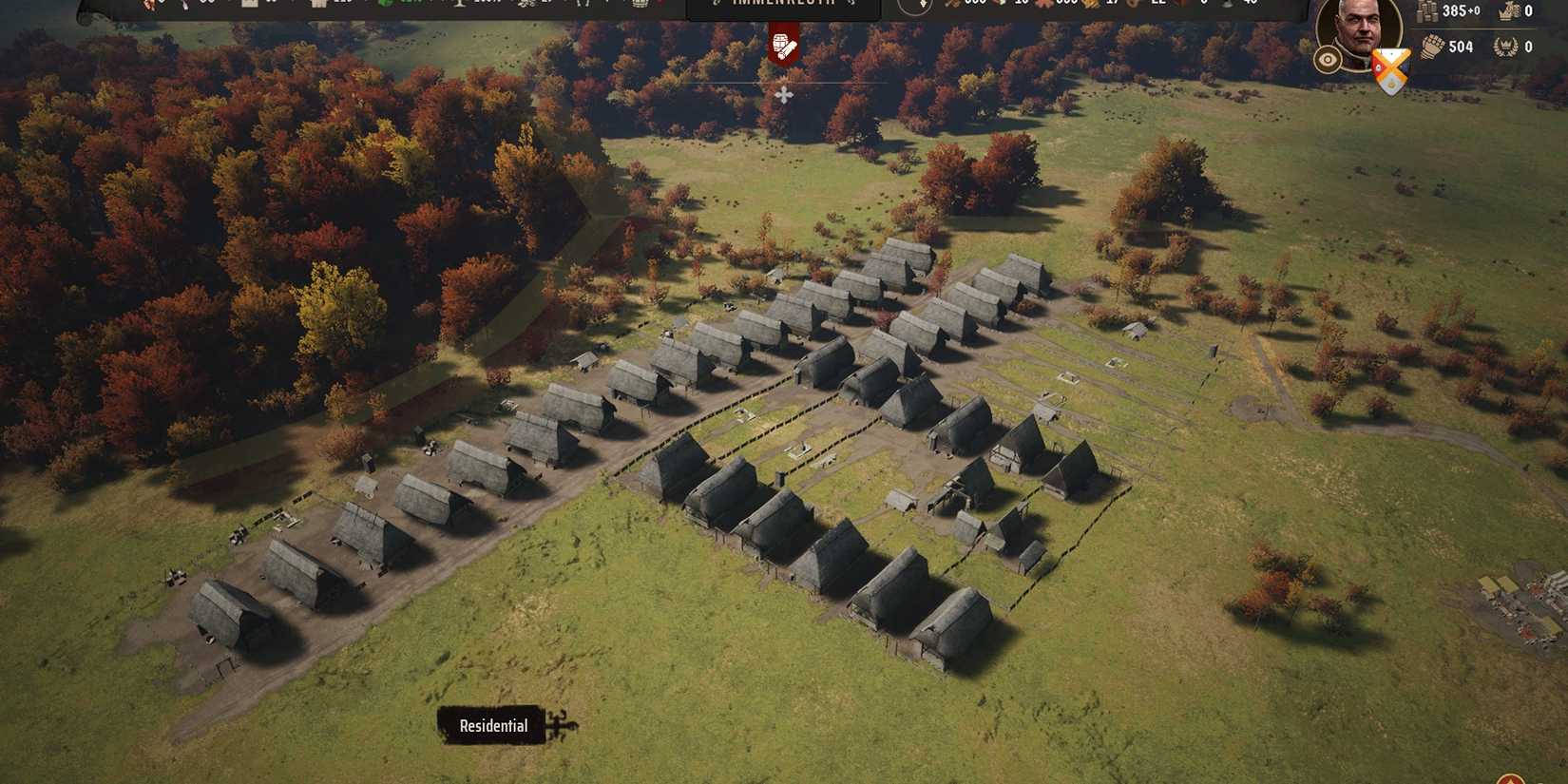
Task: Click the Residential label at the bottom
Action: (492, 725)
